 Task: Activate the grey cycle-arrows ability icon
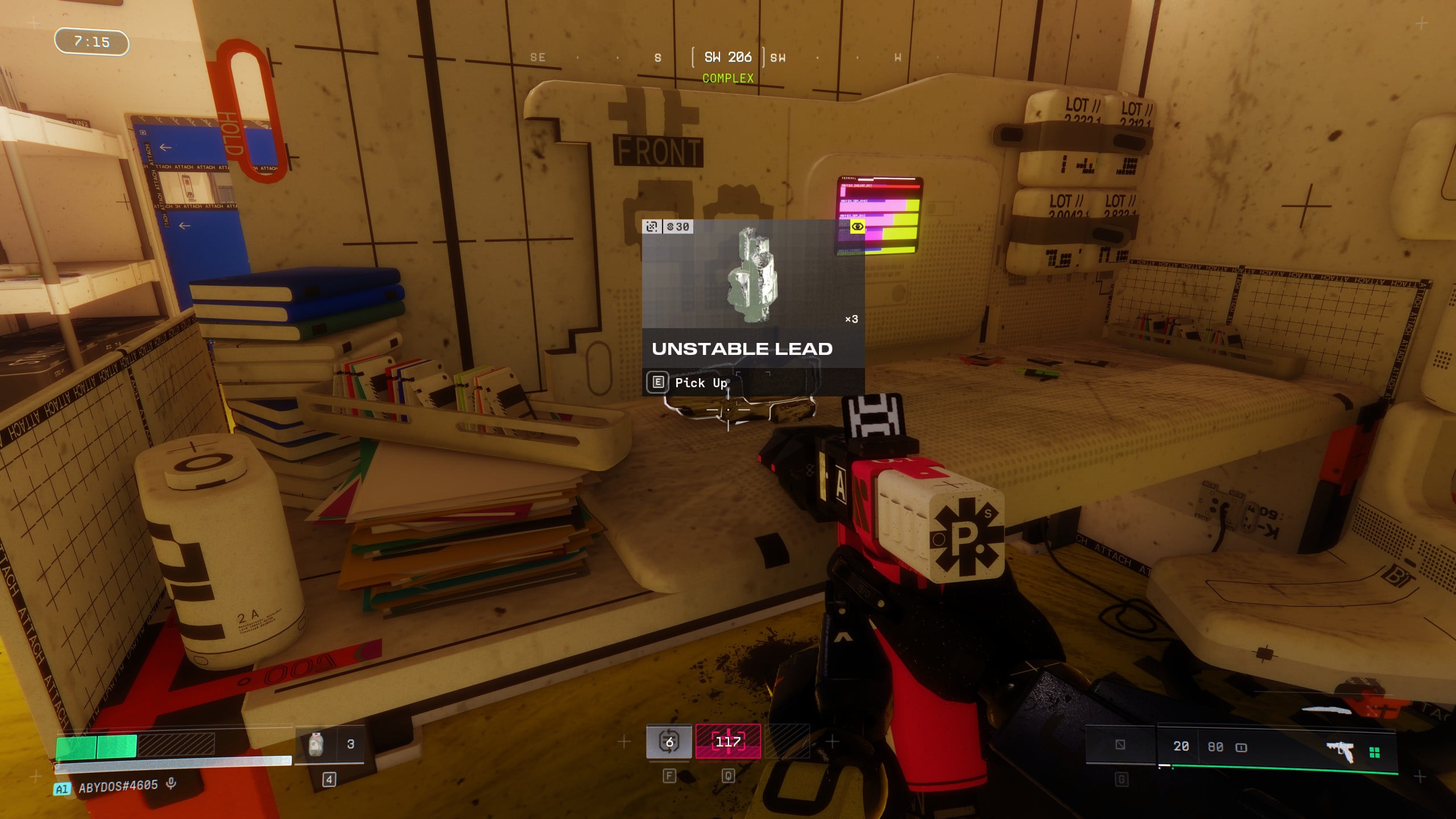[x=669, y=742]
